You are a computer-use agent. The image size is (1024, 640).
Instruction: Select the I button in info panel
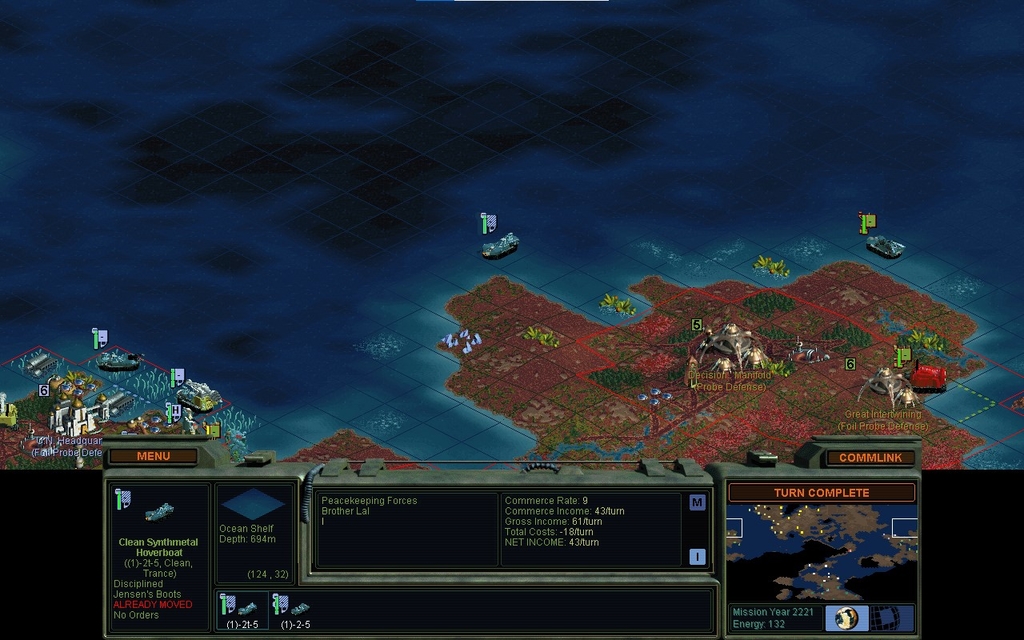coord(697,557)
